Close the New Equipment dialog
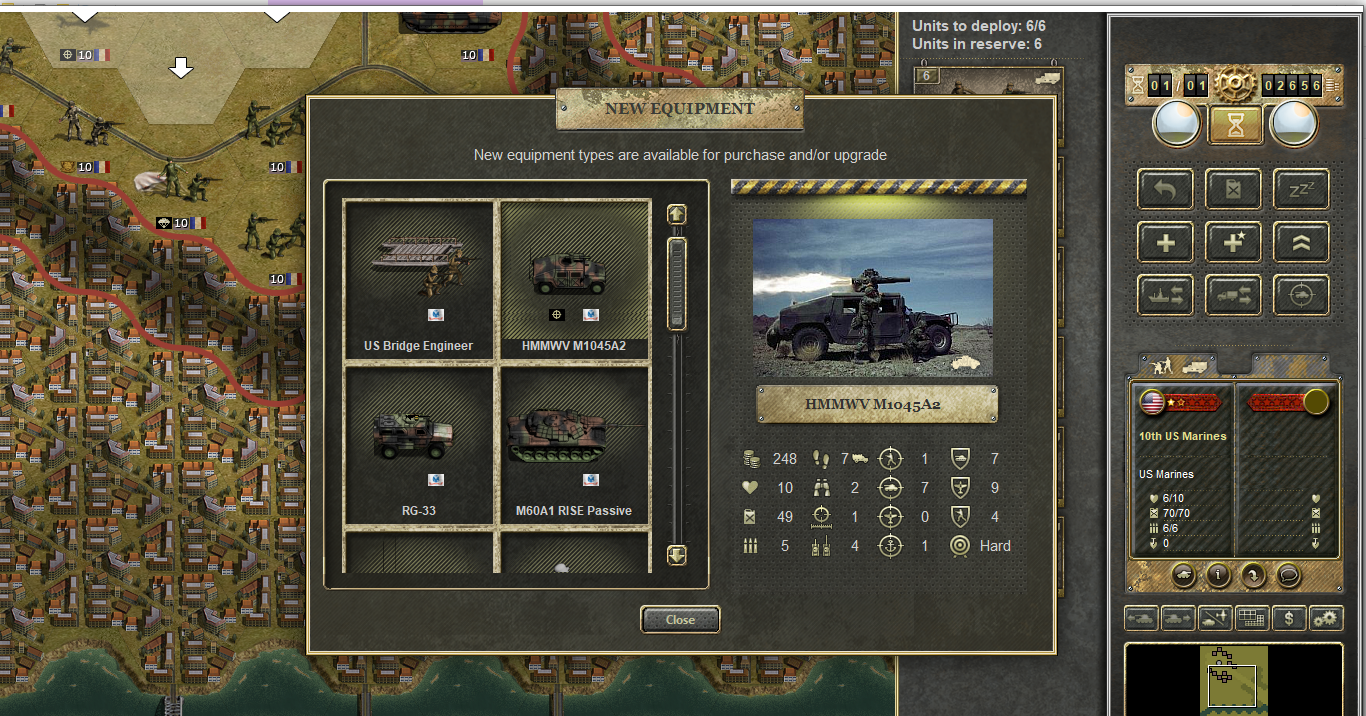This screenshot has width=1366, height=716. tap(680, 620)
